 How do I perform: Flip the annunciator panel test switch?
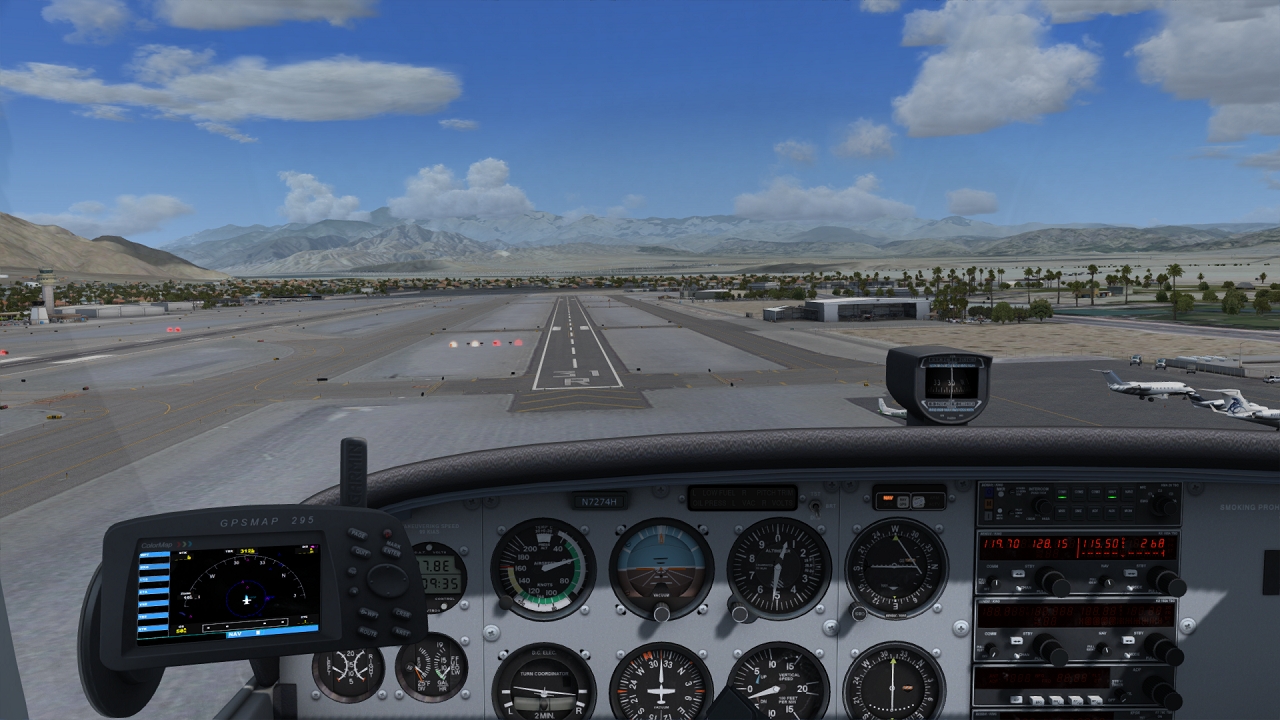pos(816,505)
